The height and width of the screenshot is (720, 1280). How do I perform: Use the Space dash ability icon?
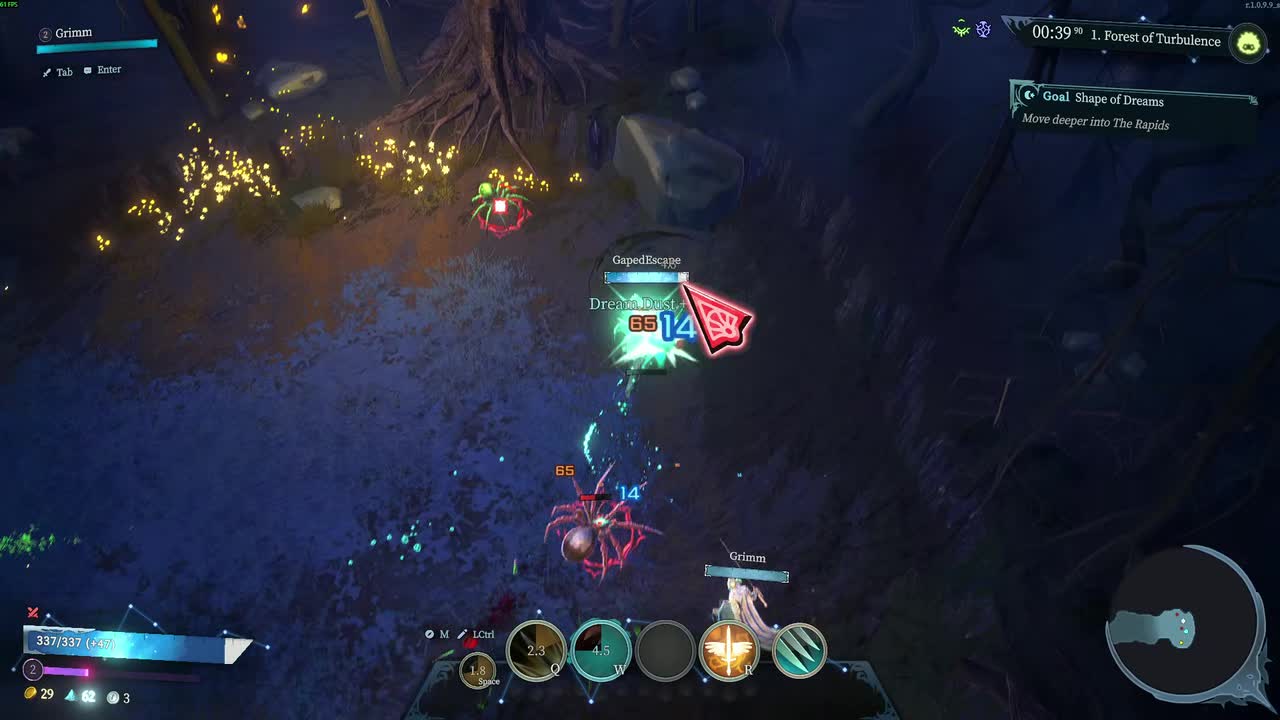(x=478, y=671)
